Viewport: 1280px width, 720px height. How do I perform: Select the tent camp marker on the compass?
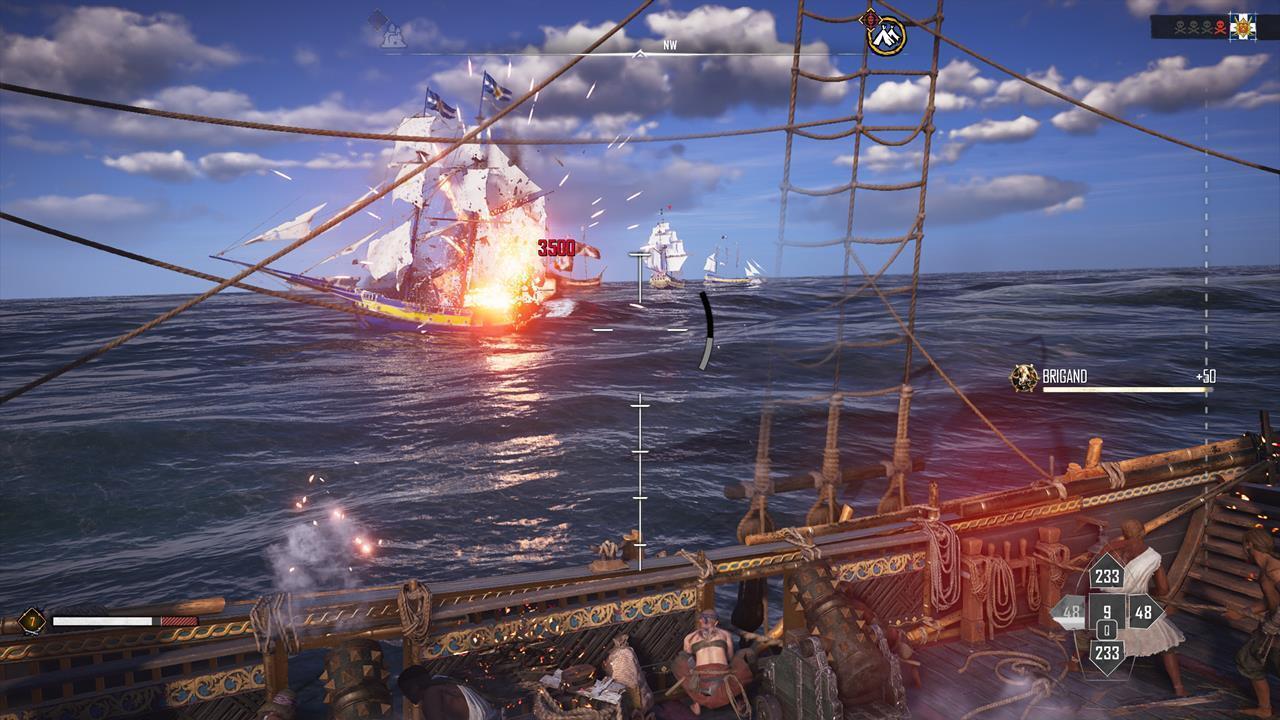click(x=886, y=37)
